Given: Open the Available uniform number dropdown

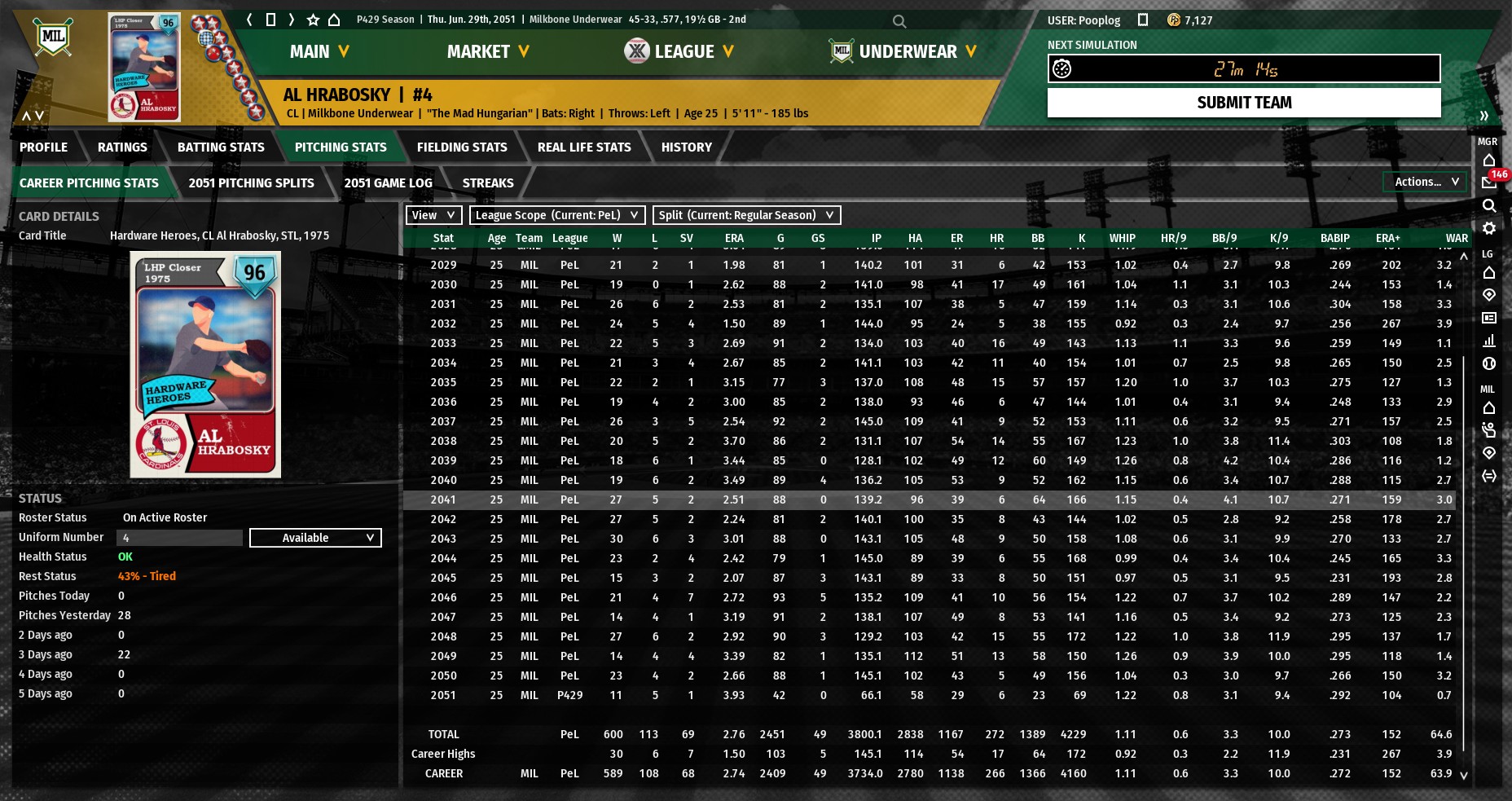Looking at the screenshot, I should click(315, 538).
